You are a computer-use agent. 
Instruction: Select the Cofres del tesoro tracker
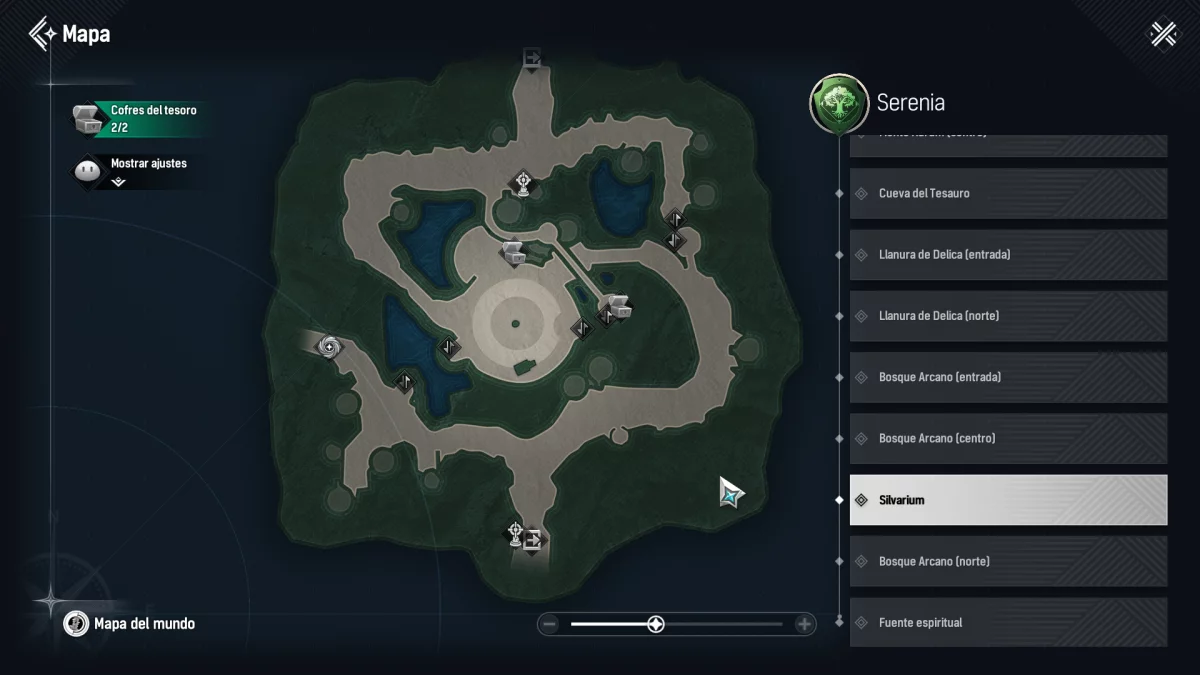(139, 118)
